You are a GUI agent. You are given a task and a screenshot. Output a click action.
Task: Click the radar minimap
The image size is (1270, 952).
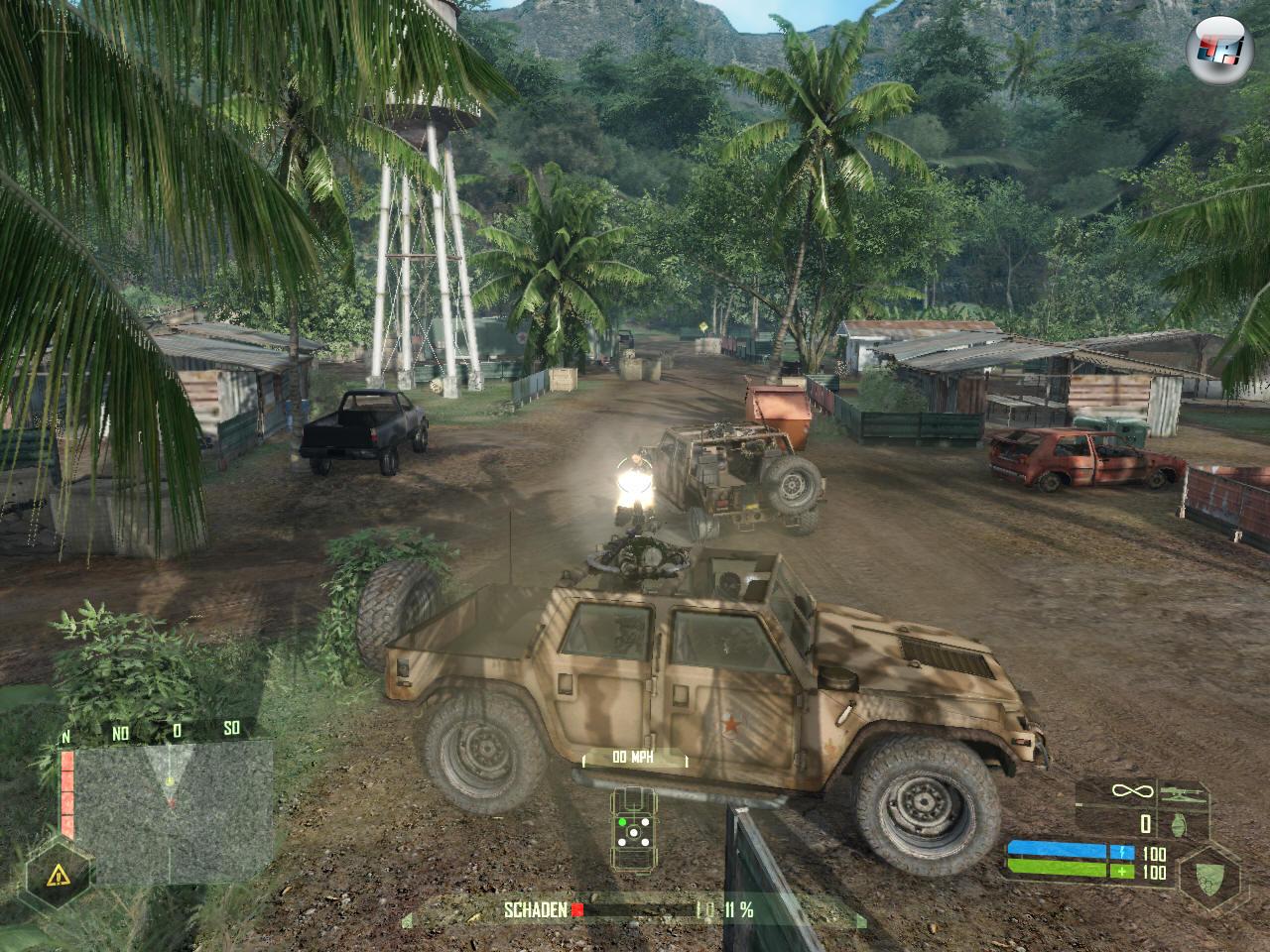[174, 813]
